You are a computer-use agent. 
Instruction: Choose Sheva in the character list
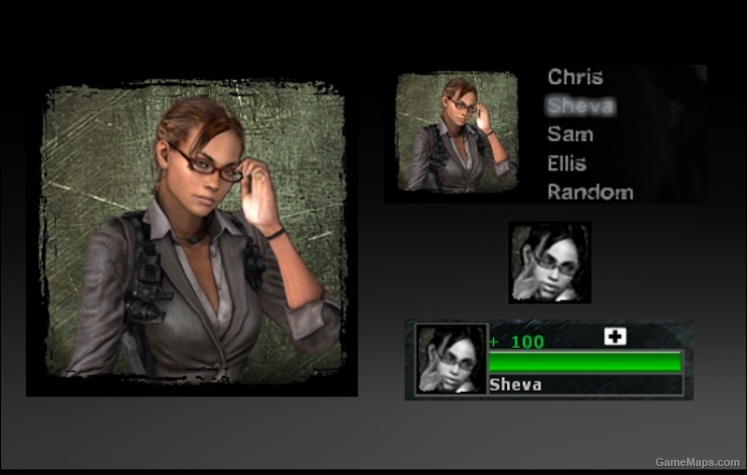pyautogui.click(x=580, y=106)
